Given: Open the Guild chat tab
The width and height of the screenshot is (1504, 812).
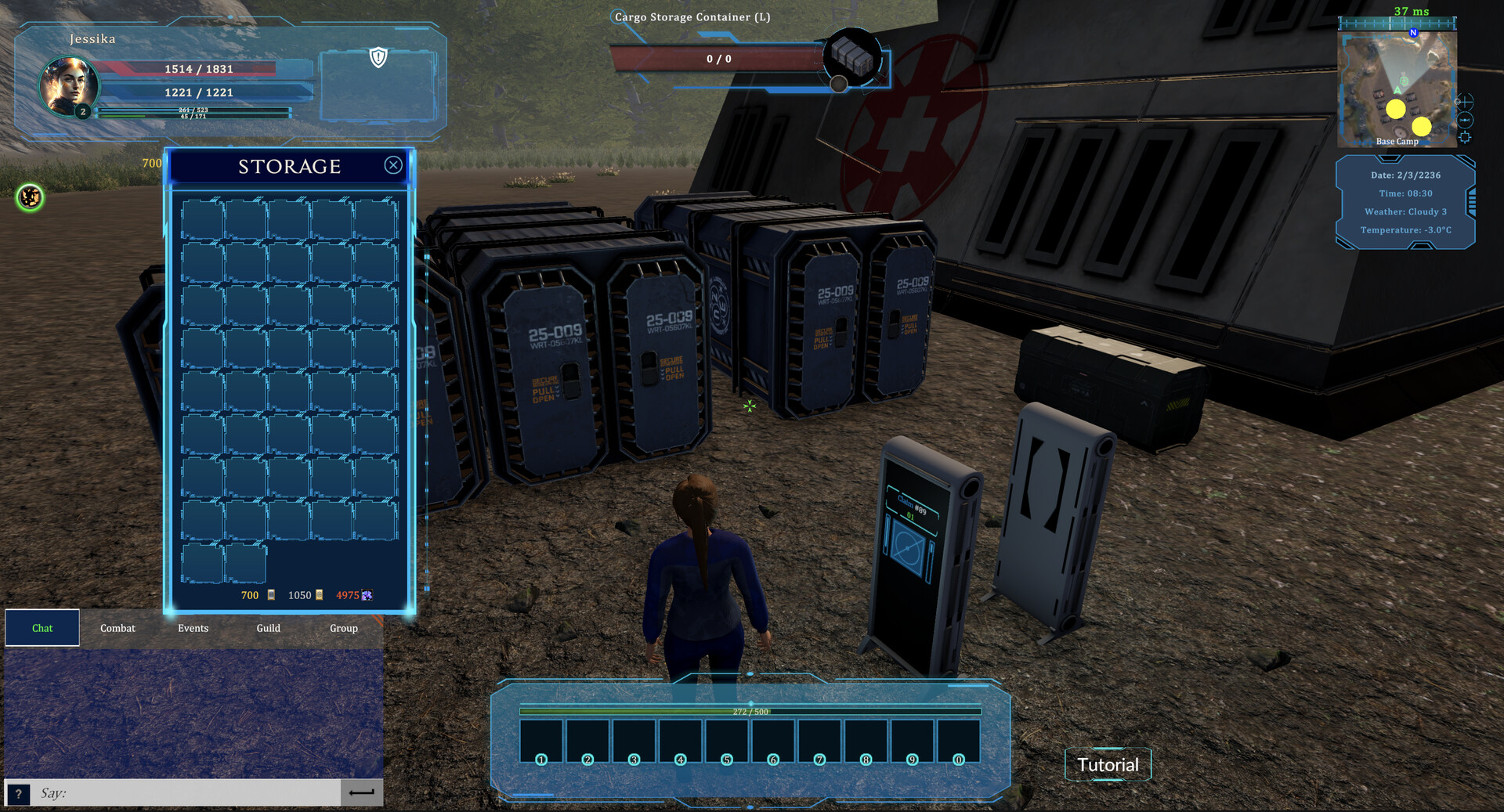Looking at the screenshot, I should (268, 628).
